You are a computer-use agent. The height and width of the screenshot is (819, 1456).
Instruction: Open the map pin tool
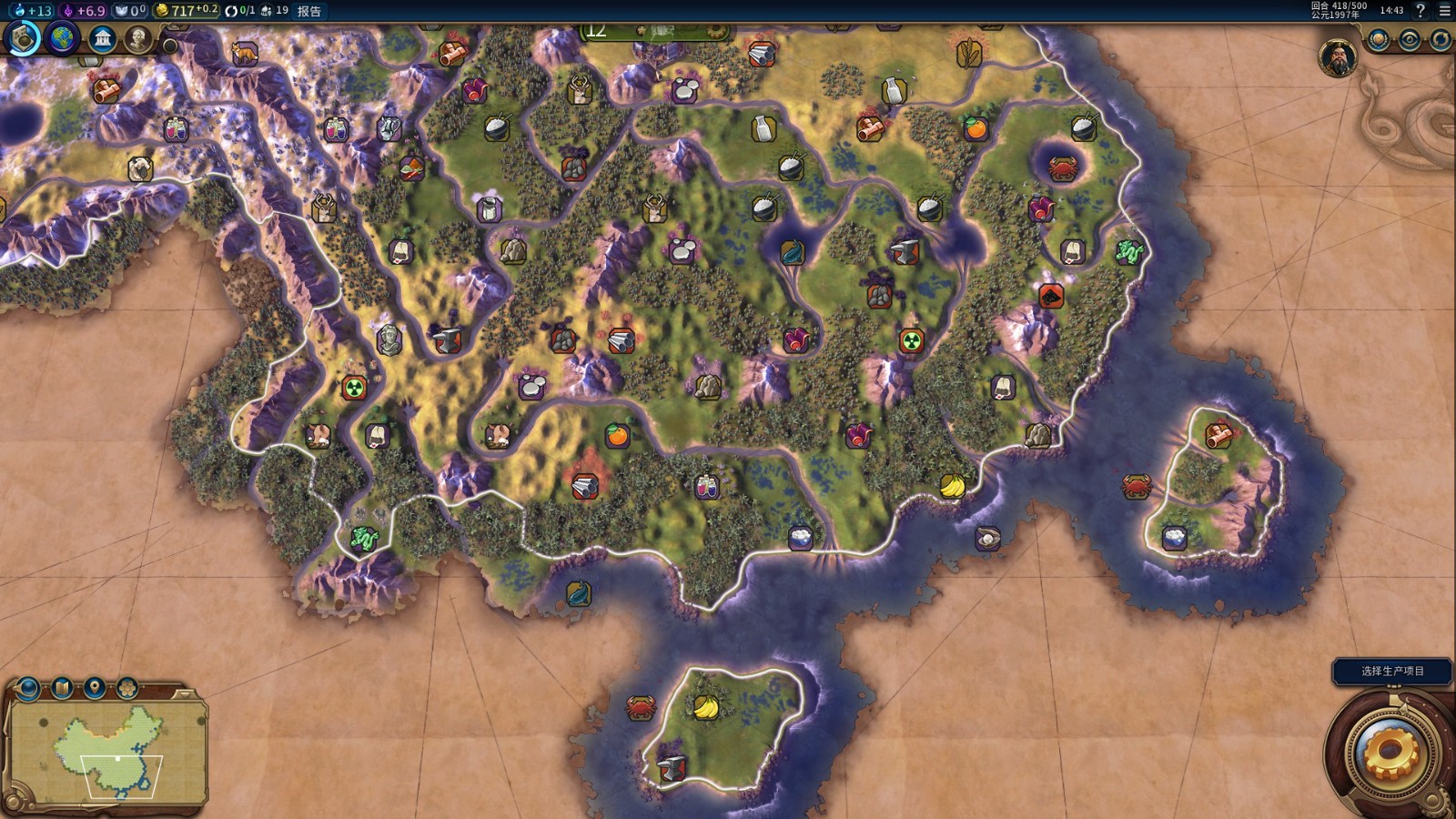click(95, 689)
